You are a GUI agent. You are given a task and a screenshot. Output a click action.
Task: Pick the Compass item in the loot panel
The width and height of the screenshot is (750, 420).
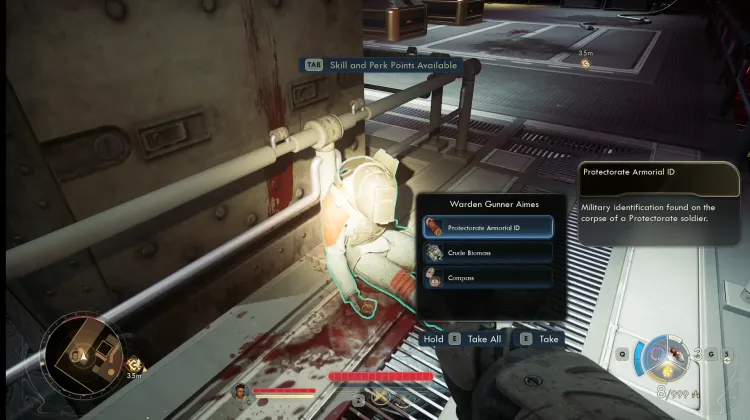pyautogui.click(x=488, y=278)
